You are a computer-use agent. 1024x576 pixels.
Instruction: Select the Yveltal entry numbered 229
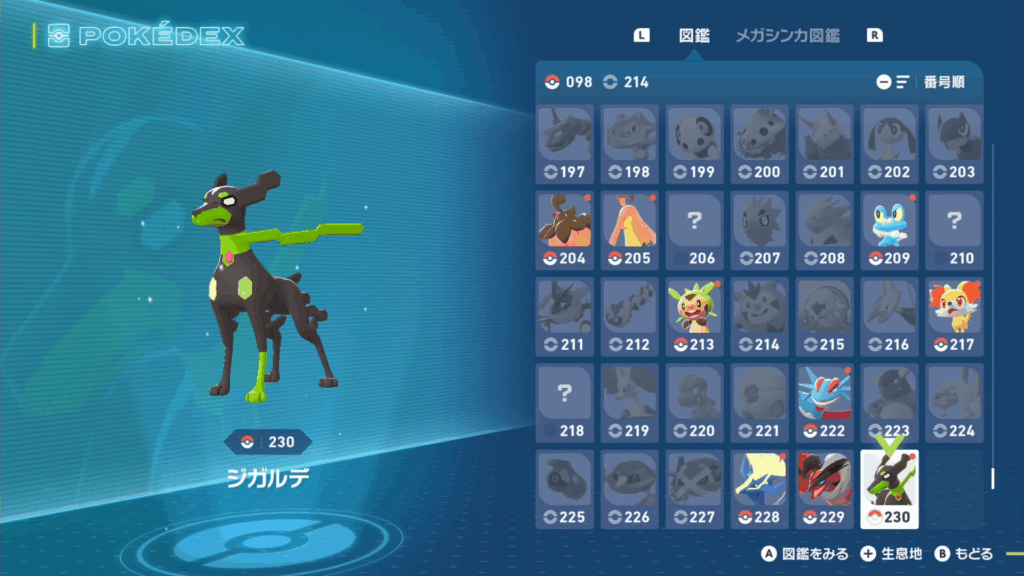824,489
